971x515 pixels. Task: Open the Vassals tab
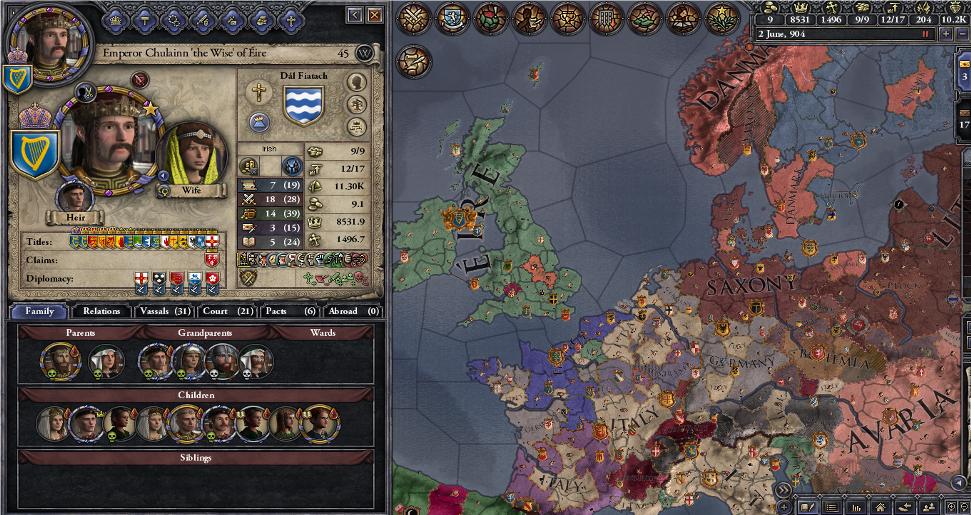pyautogui.click(x=162, y=311)
